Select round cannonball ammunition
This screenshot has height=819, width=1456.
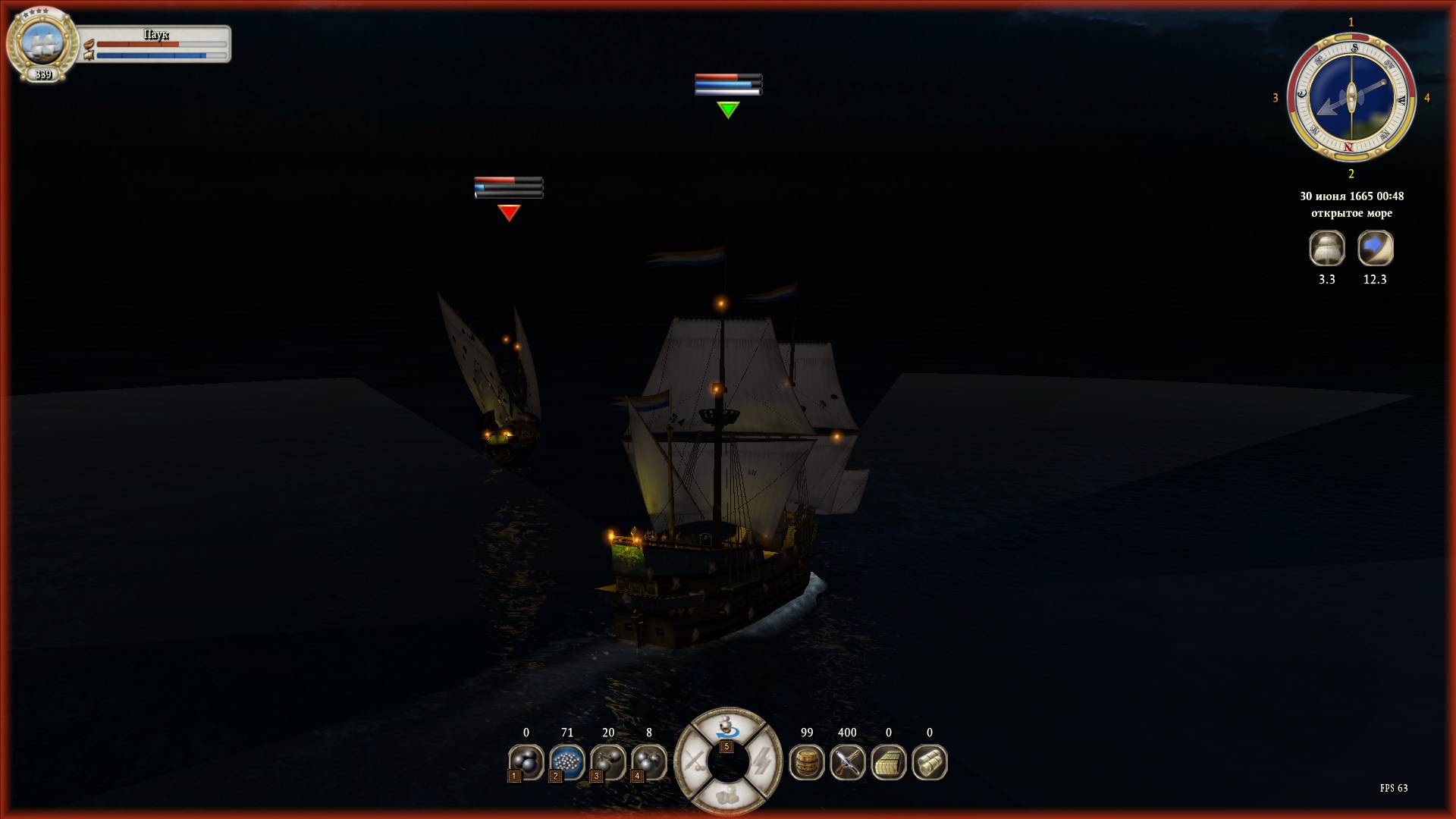(x=526, y=761)
